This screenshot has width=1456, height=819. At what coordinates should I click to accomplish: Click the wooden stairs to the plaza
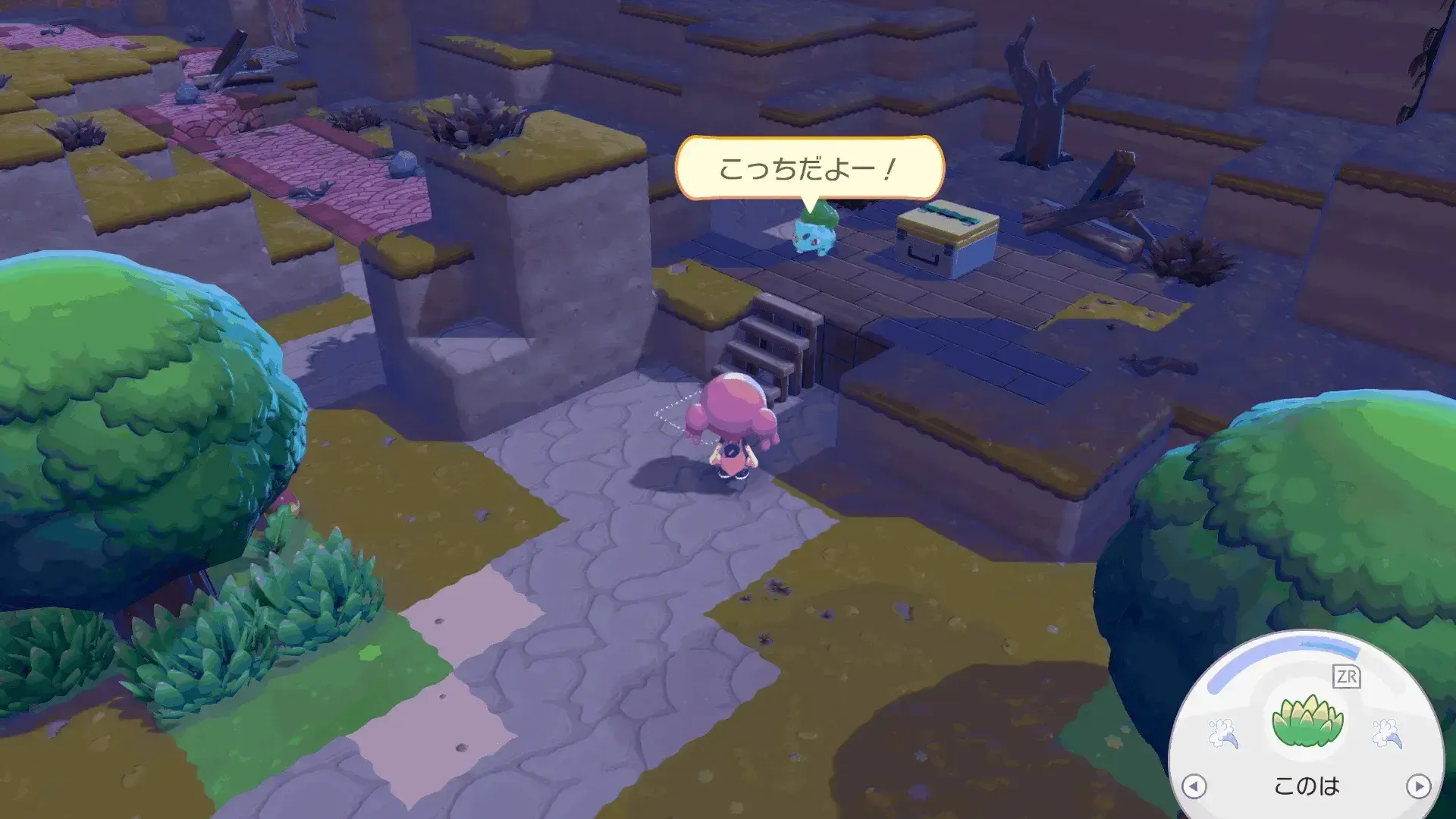pyautogui.click(x=766, y=345)
